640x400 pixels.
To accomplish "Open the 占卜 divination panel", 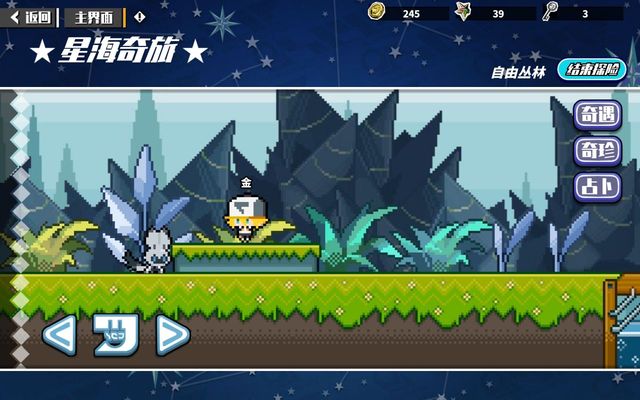I will click(x=597, y=187).
